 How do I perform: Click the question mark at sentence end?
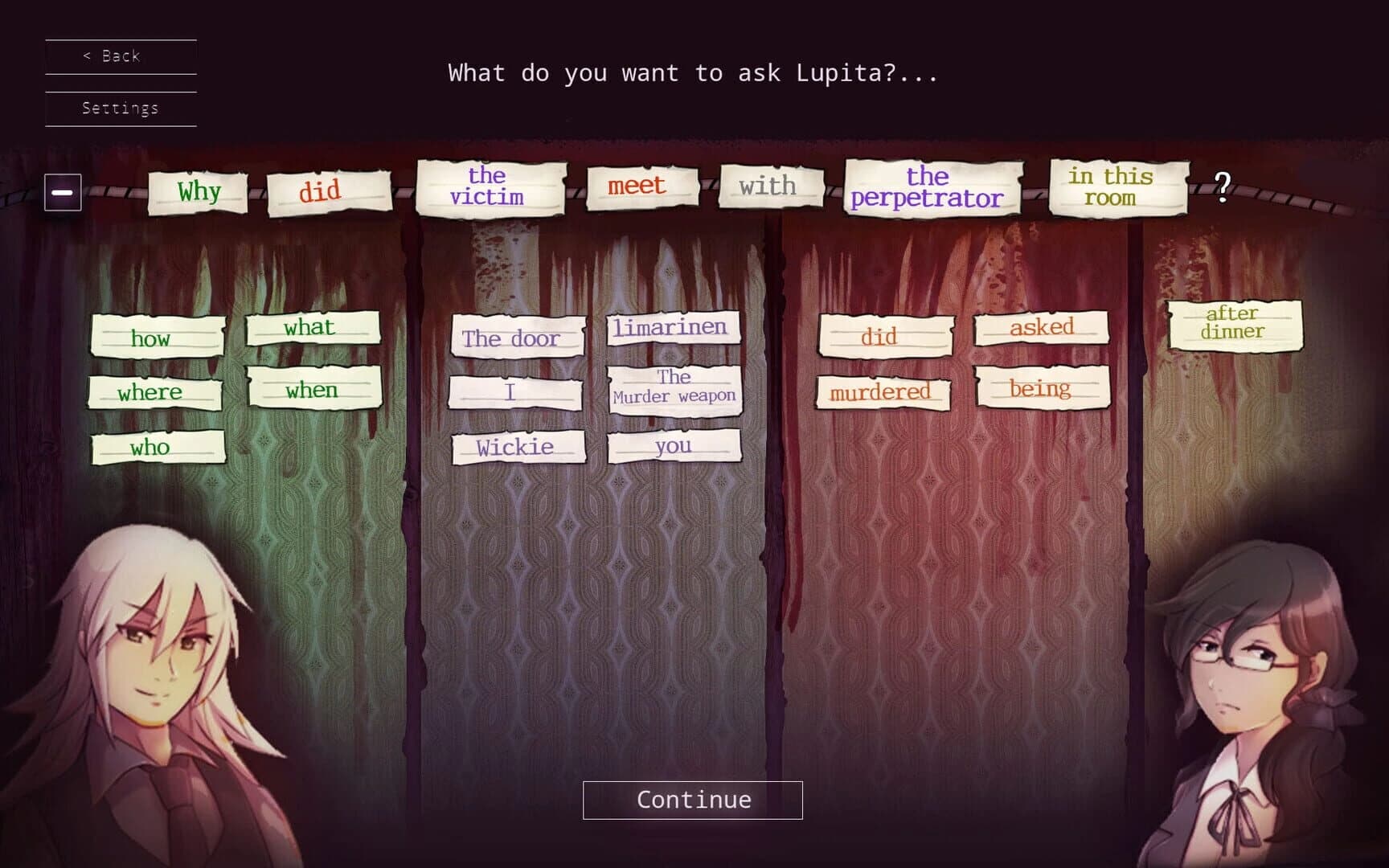tap(1223, 188)
